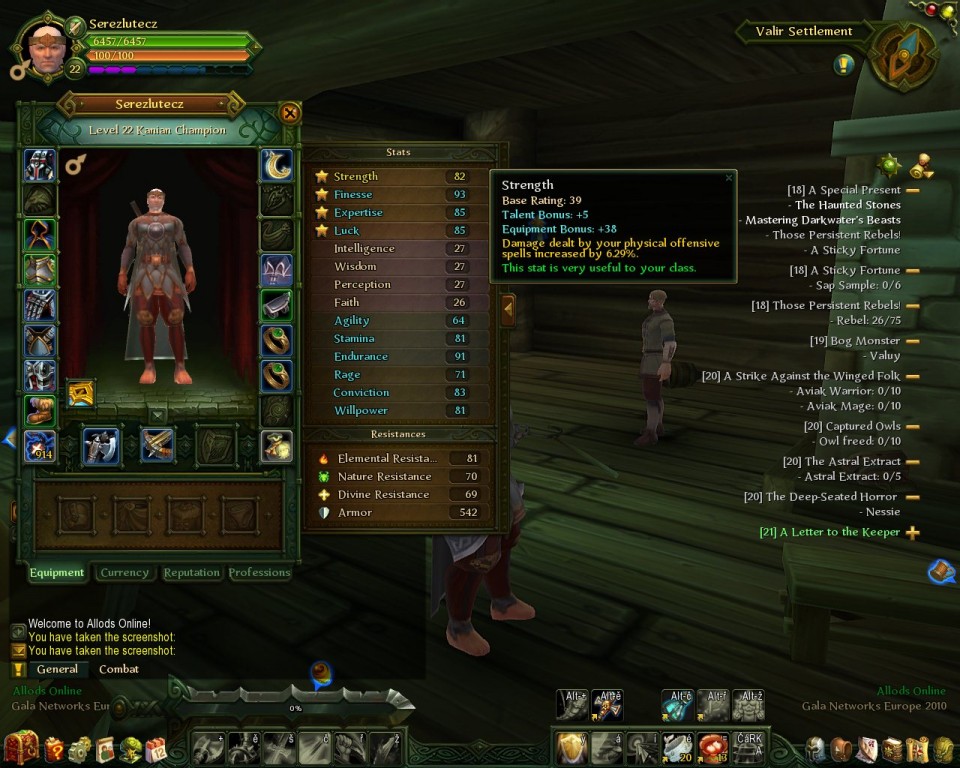
Task: Open the Reputation tab
Action: tap(191, 573)
